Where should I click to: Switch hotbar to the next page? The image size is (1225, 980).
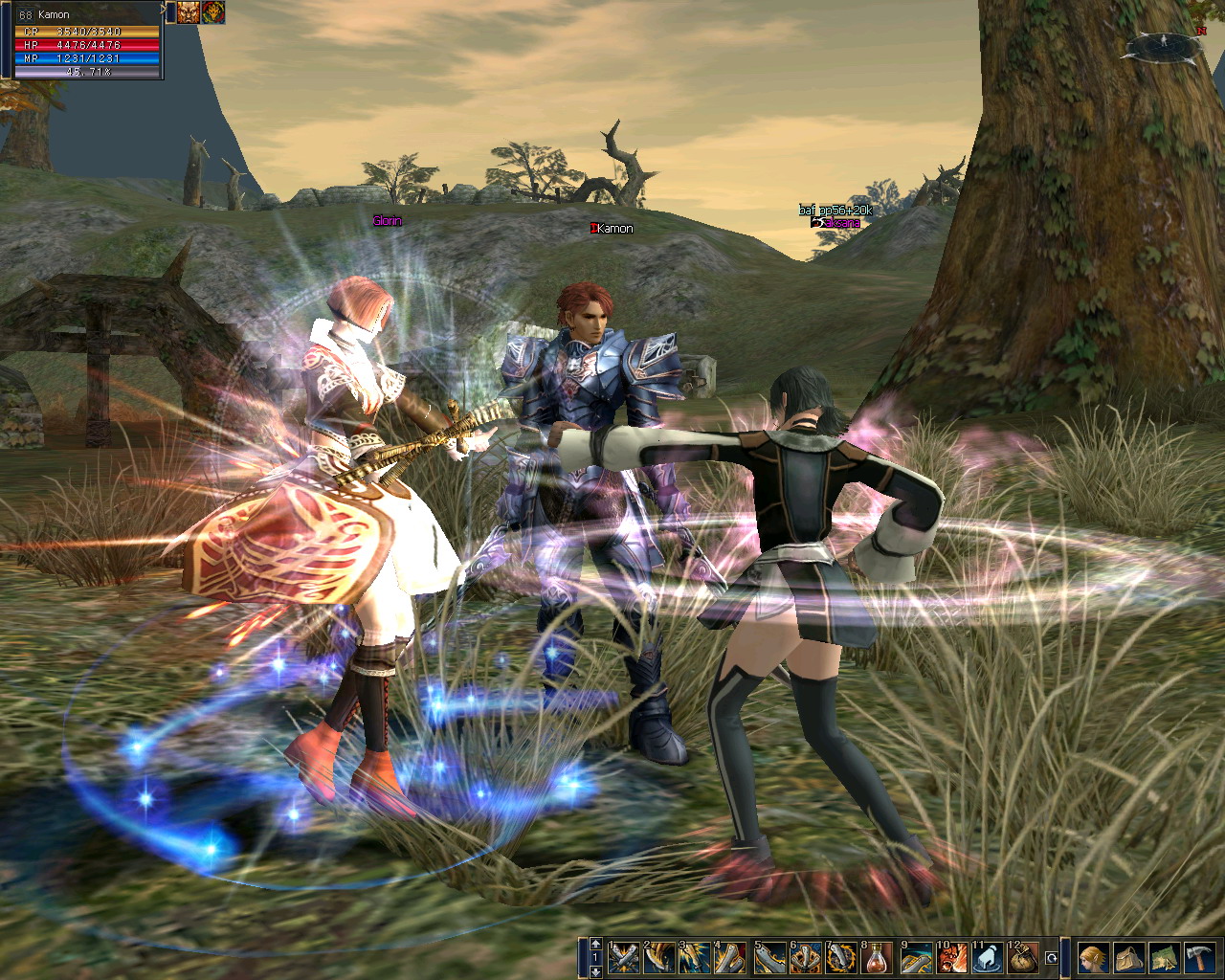click(x=595, y=971)
